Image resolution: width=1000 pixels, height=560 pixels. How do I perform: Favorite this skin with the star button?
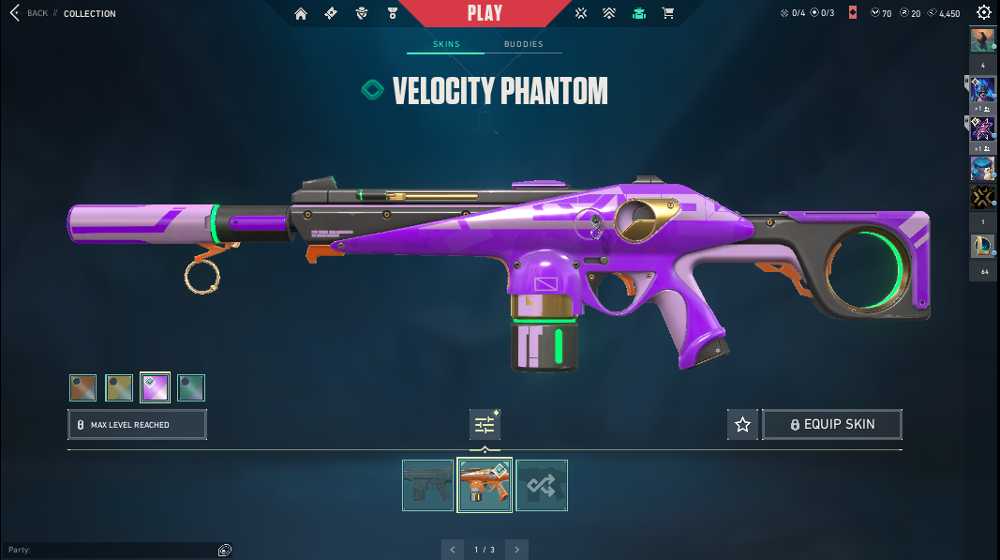click(742, 425)
